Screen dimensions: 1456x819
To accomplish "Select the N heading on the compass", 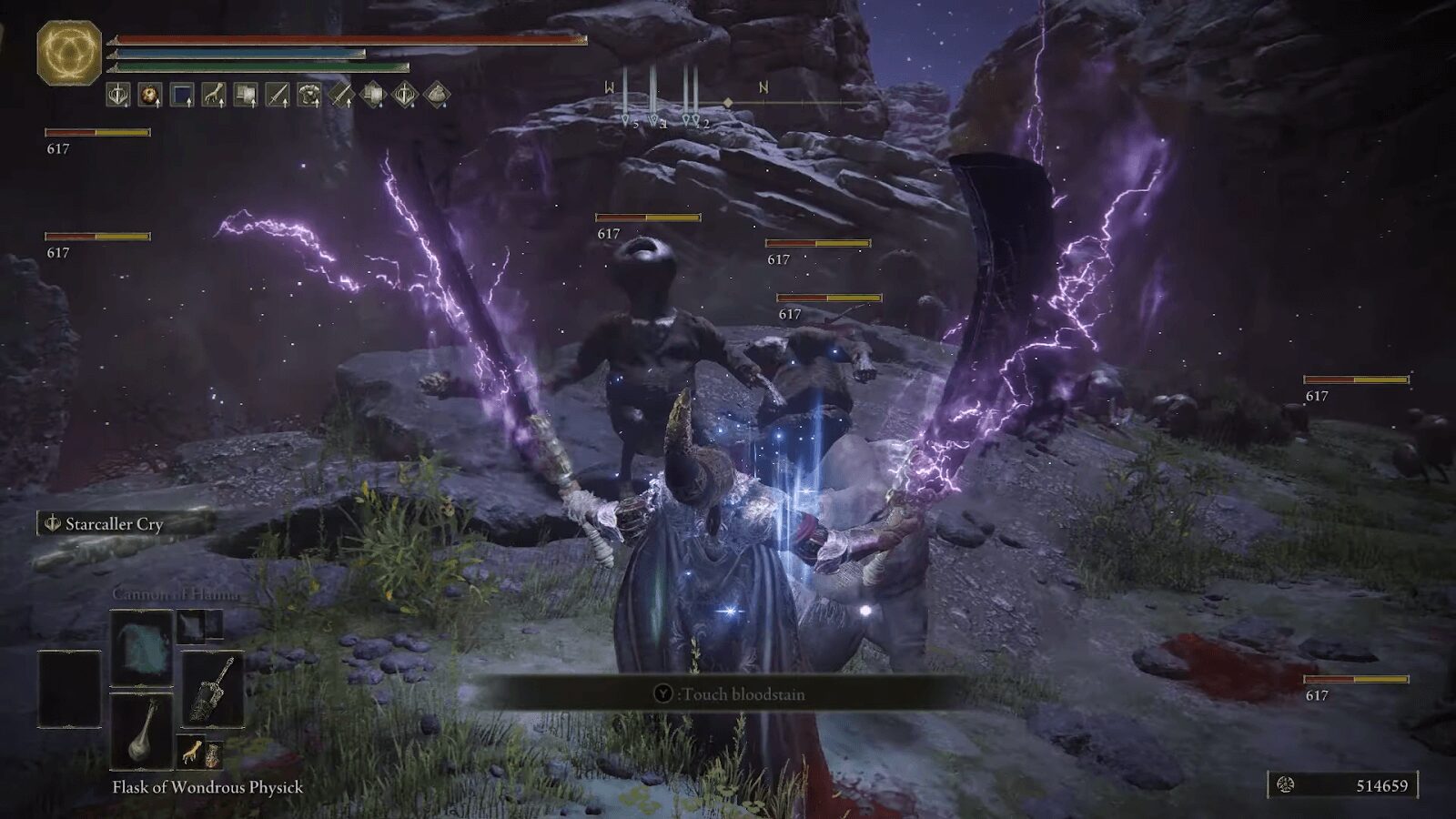I will 763,86.
